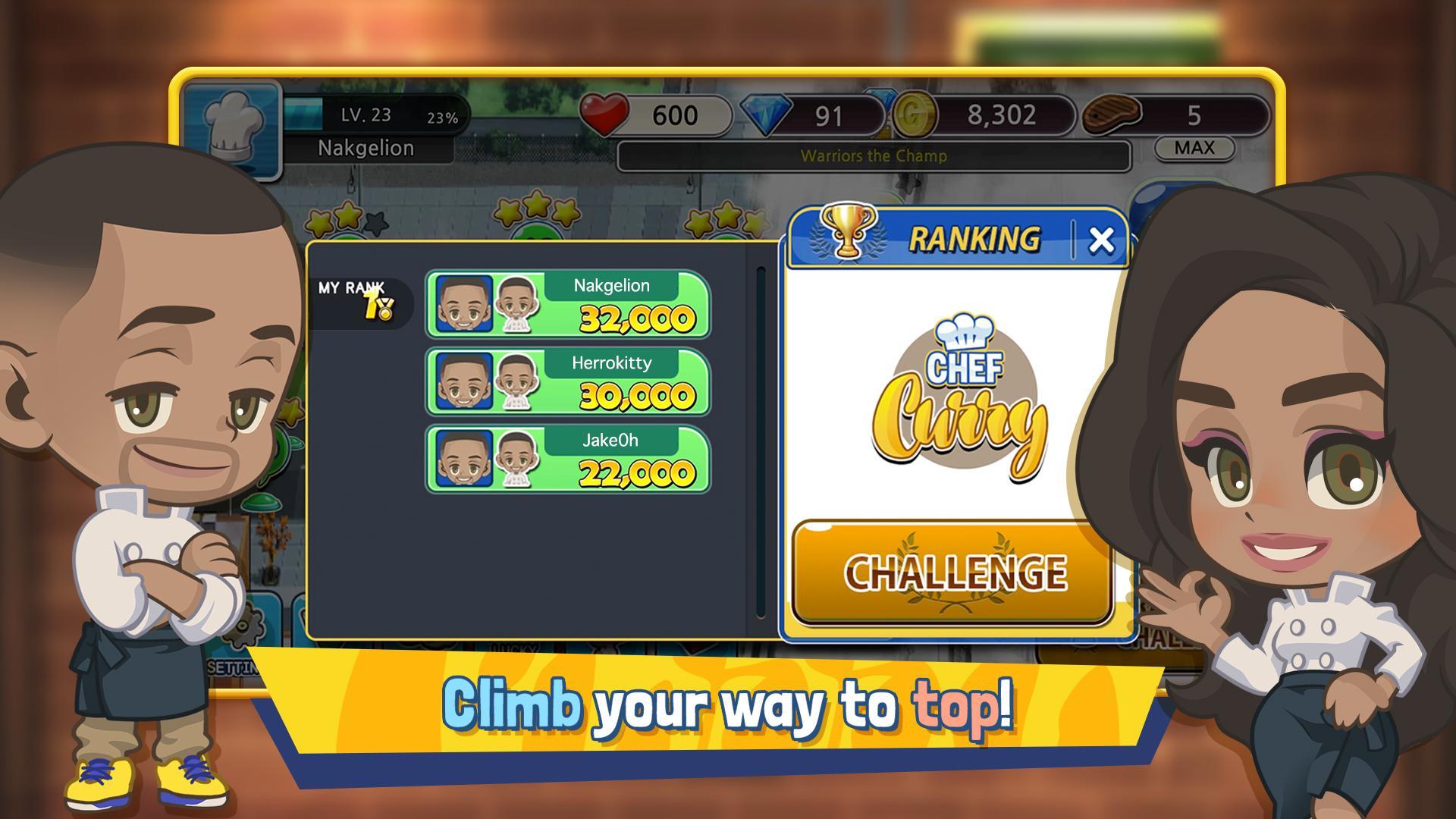Click the heart health icon

607,114
